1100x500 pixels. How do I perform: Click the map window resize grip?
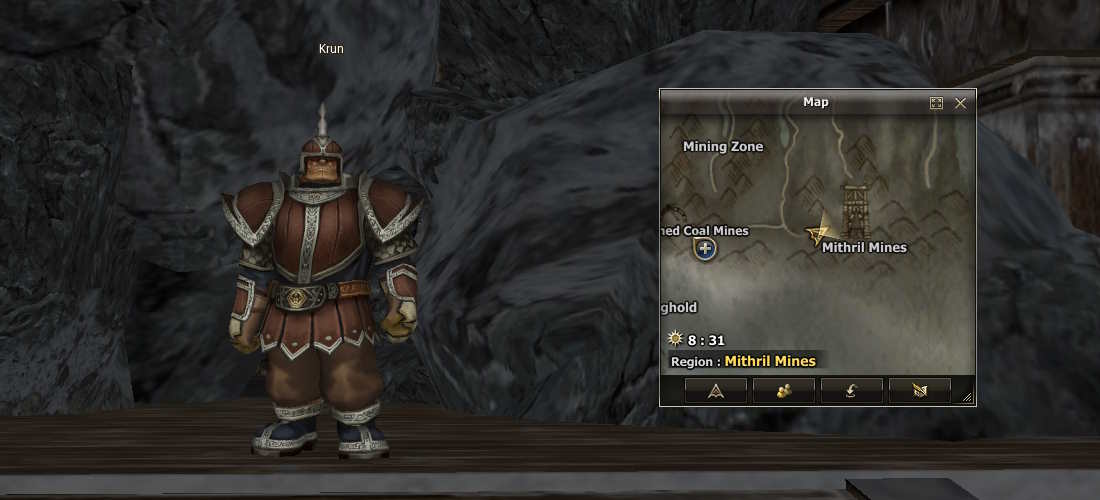967,398
